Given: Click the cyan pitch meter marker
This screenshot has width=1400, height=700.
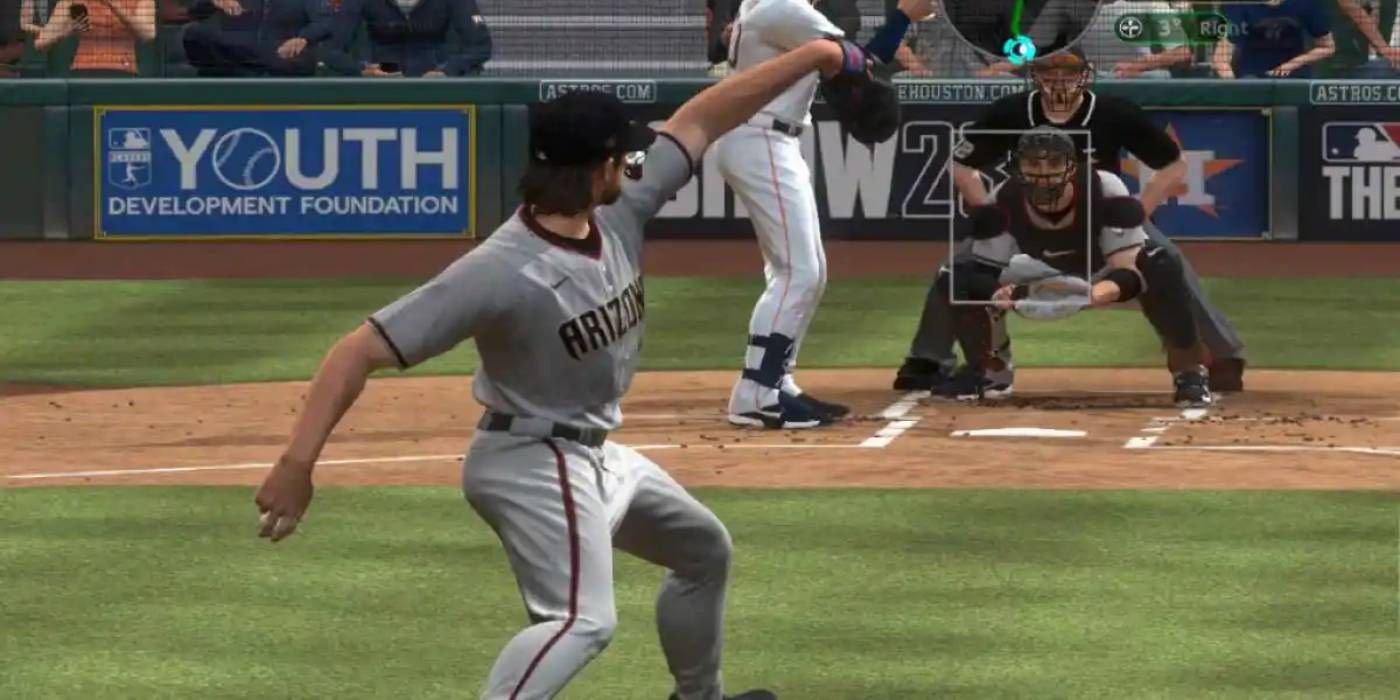Looking at the screenshot, I should (x=1019, y=49).
